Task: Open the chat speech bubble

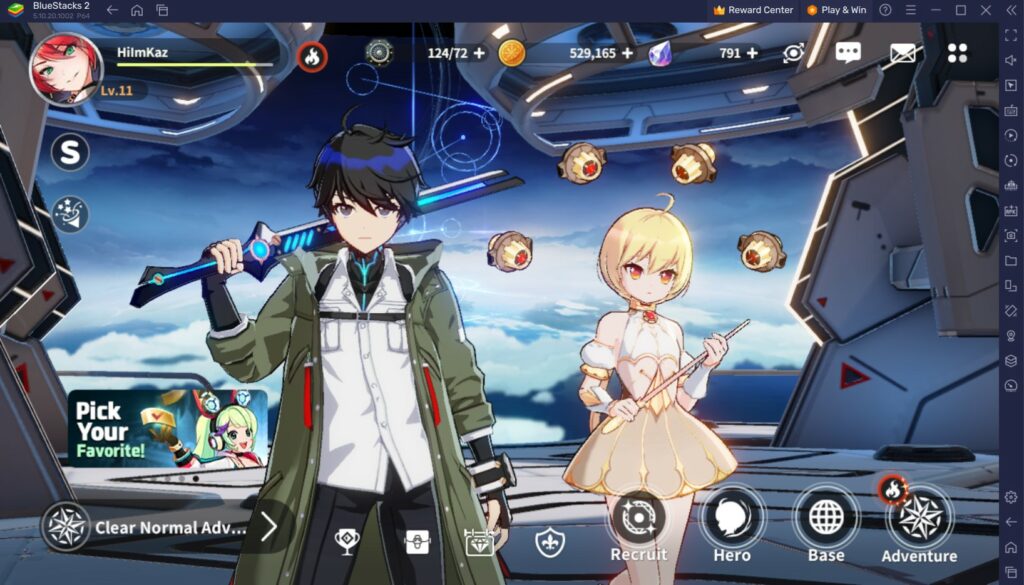Action: click(x=848, y=53)
